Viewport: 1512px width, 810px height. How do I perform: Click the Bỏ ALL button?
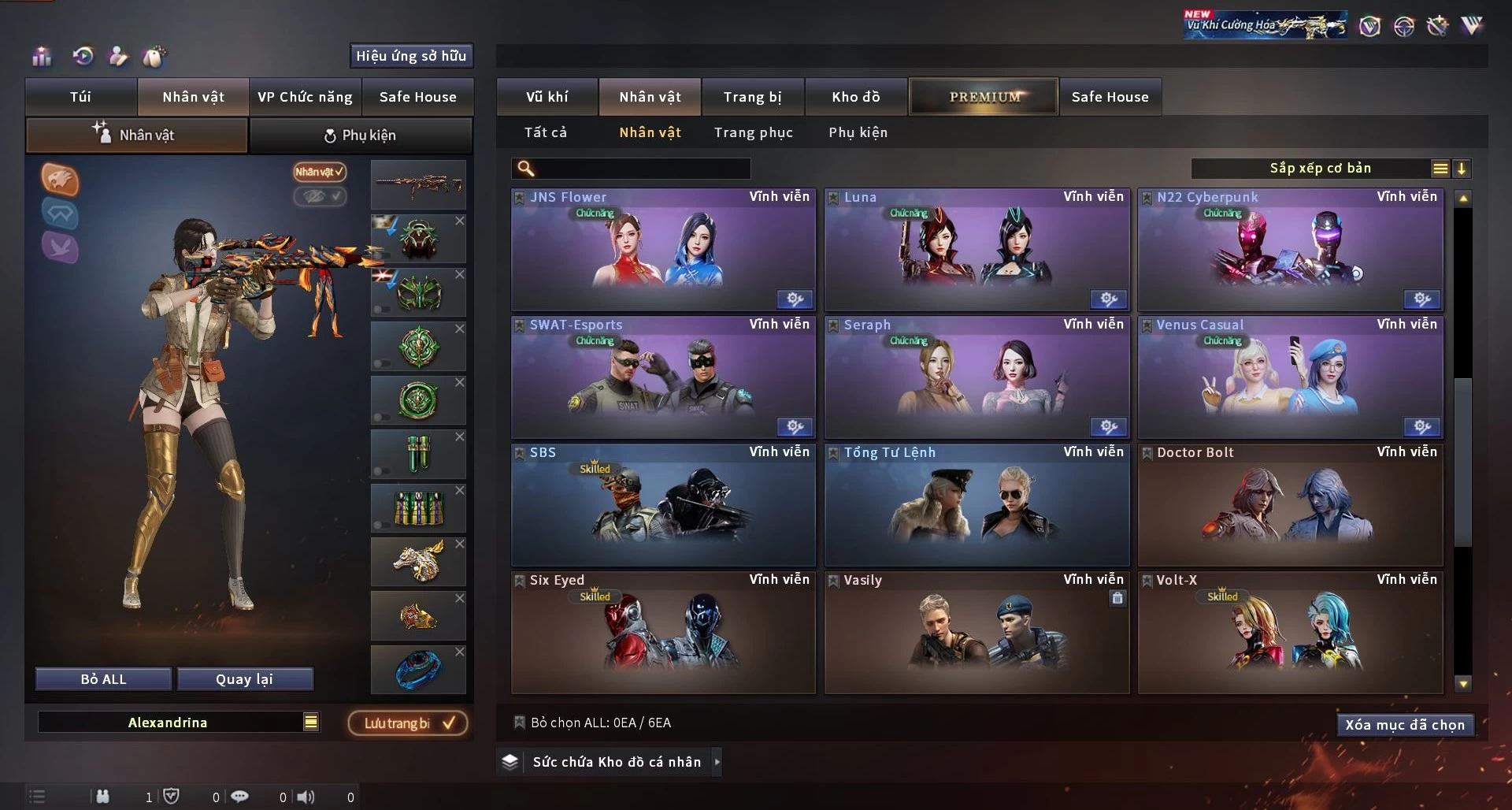[103, 679]
